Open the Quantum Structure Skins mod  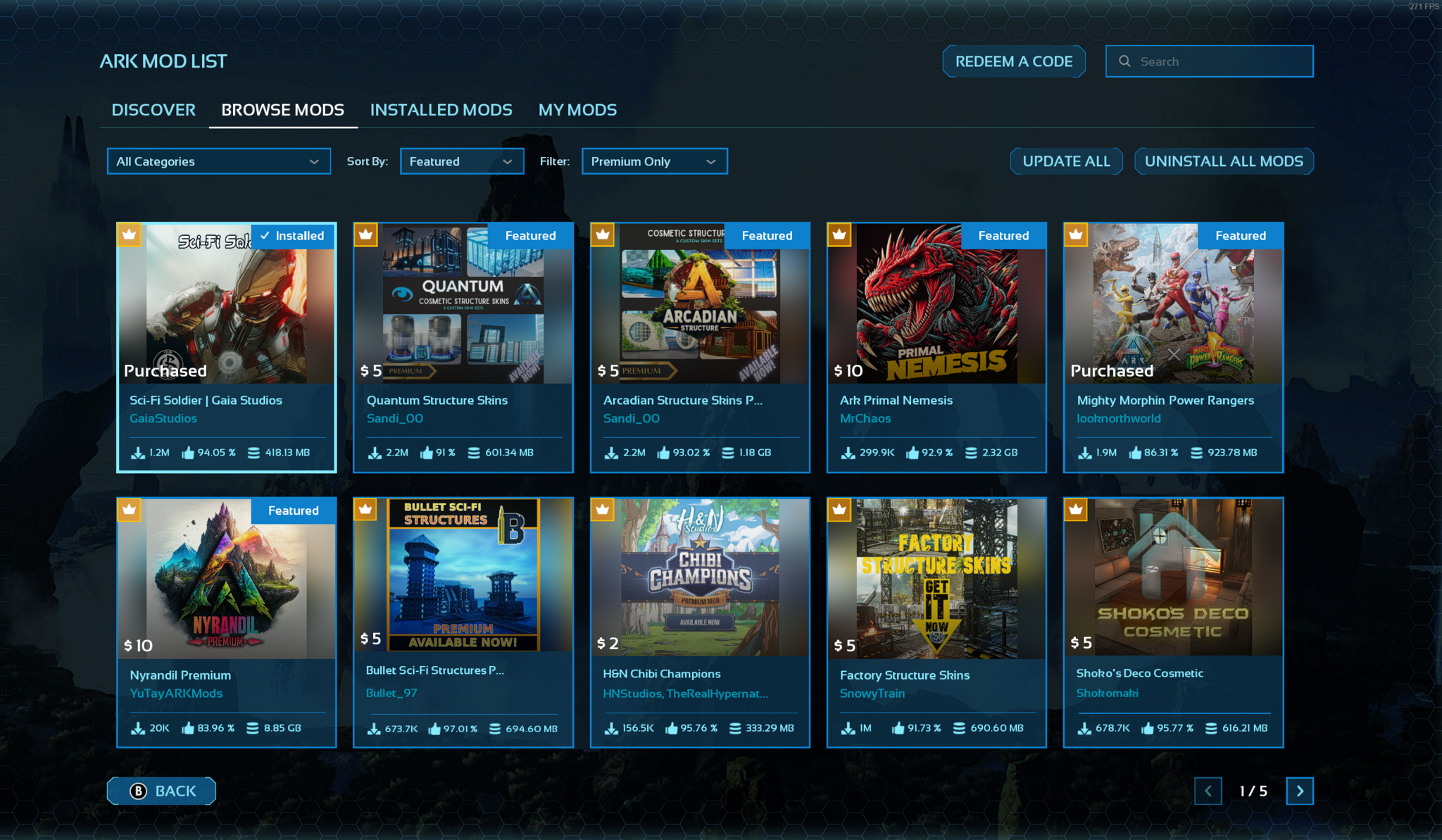pos(463,346)
